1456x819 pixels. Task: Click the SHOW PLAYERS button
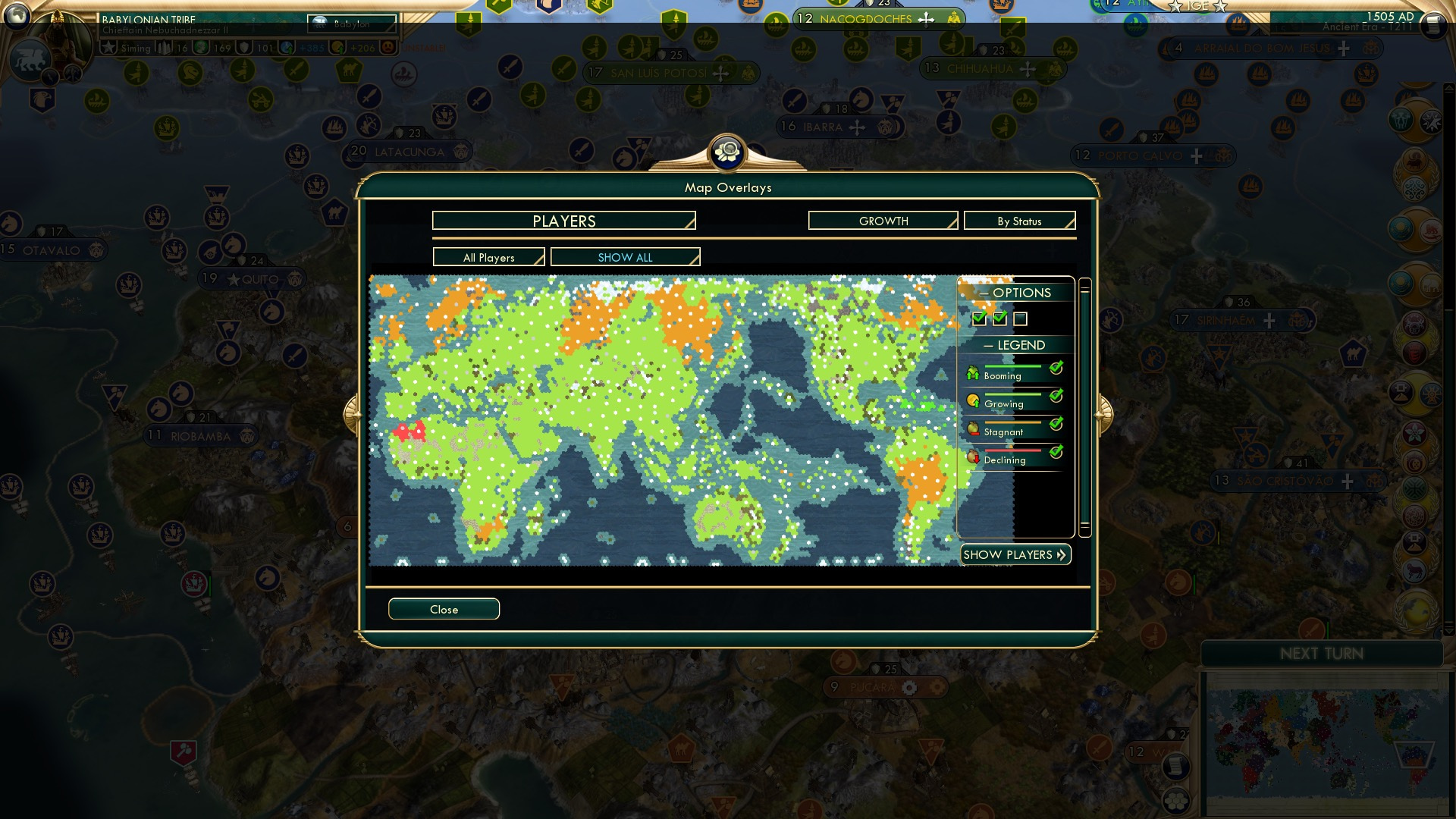click(1015, 554)
